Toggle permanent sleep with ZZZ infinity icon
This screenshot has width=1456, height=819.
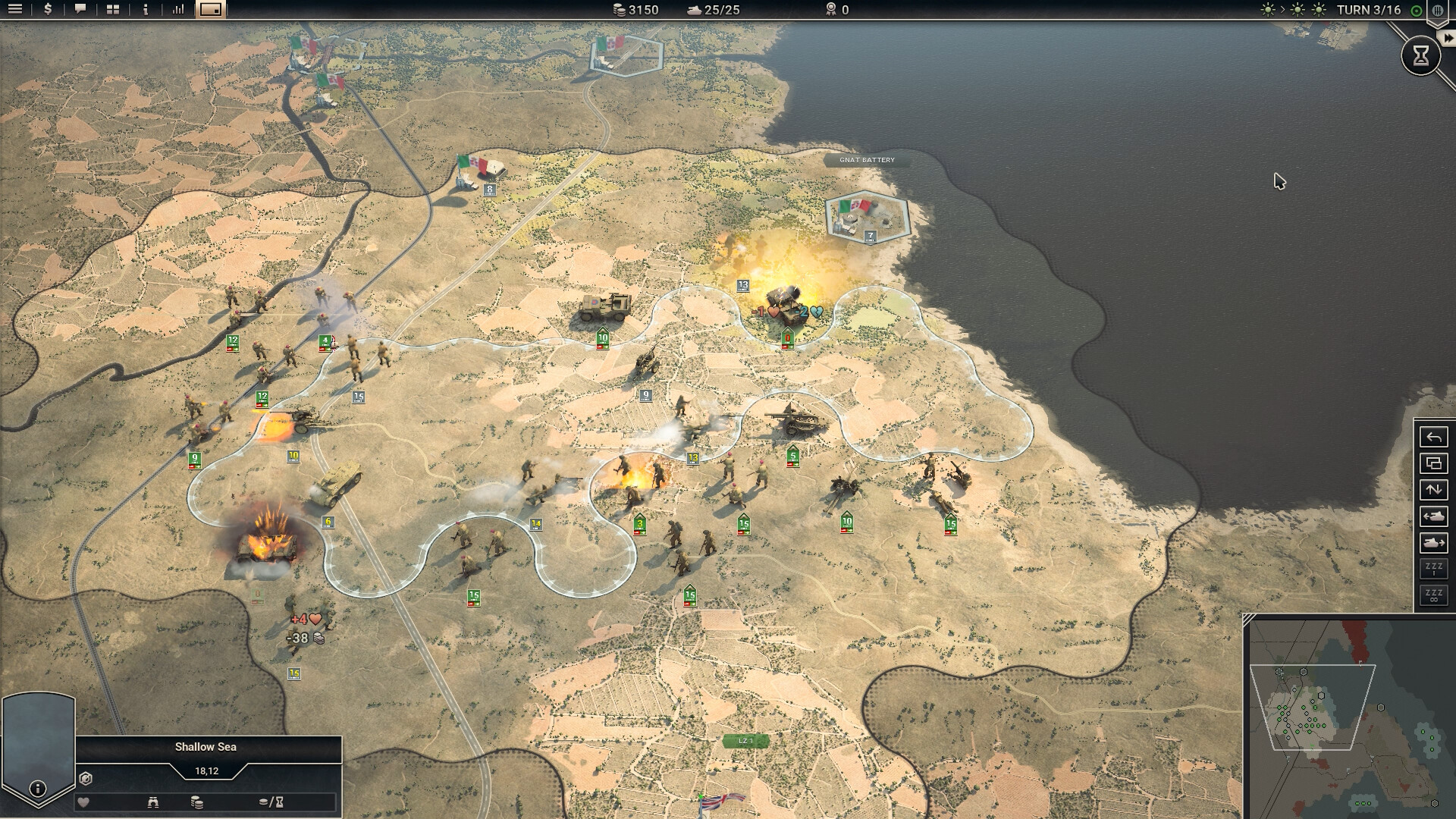(1432, 595)
